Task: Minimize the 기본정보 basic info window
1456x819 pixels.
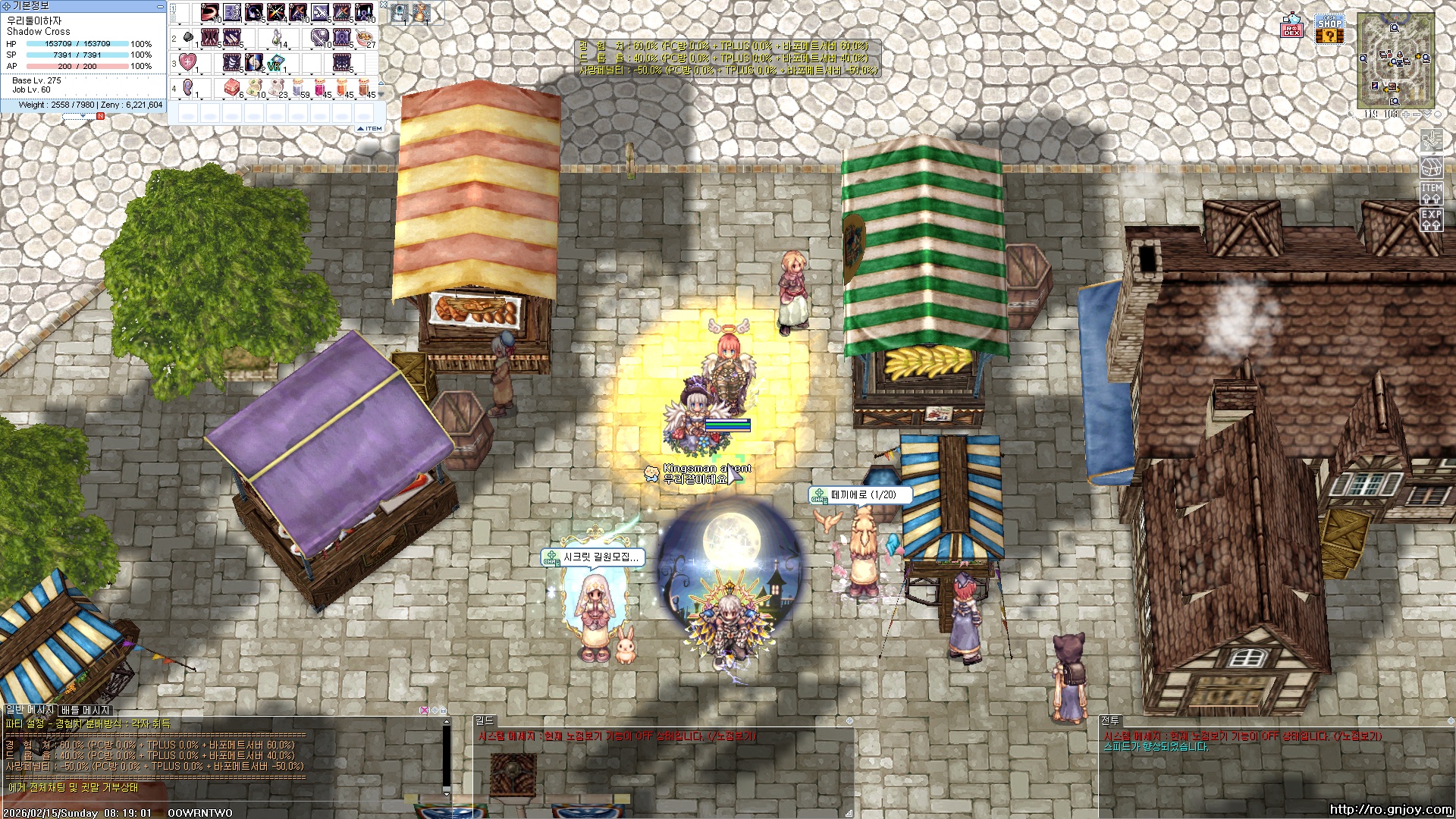Action: [160, 6]
